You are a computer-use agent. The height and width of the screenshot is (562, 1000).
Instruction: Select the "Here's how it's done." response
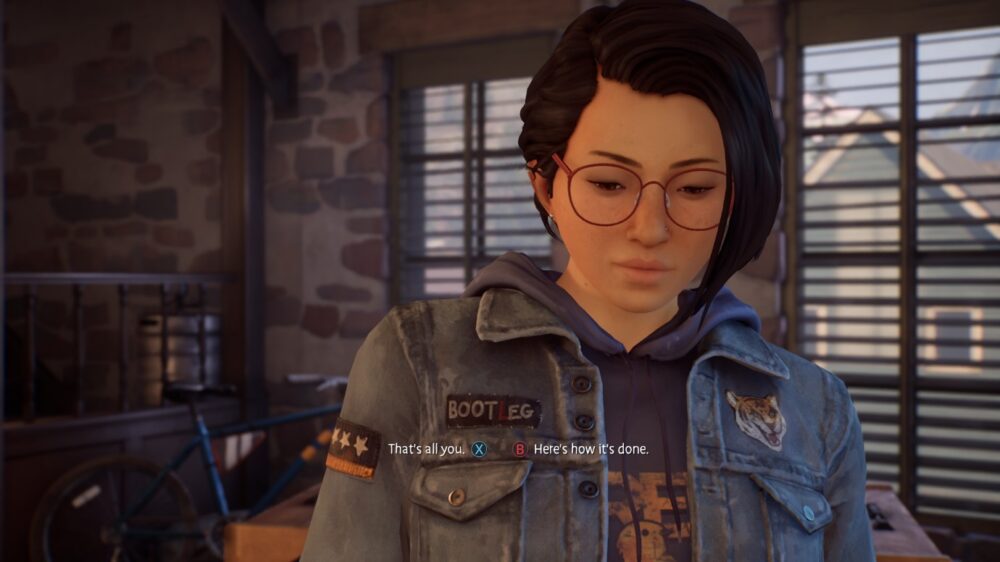point(590,450)
